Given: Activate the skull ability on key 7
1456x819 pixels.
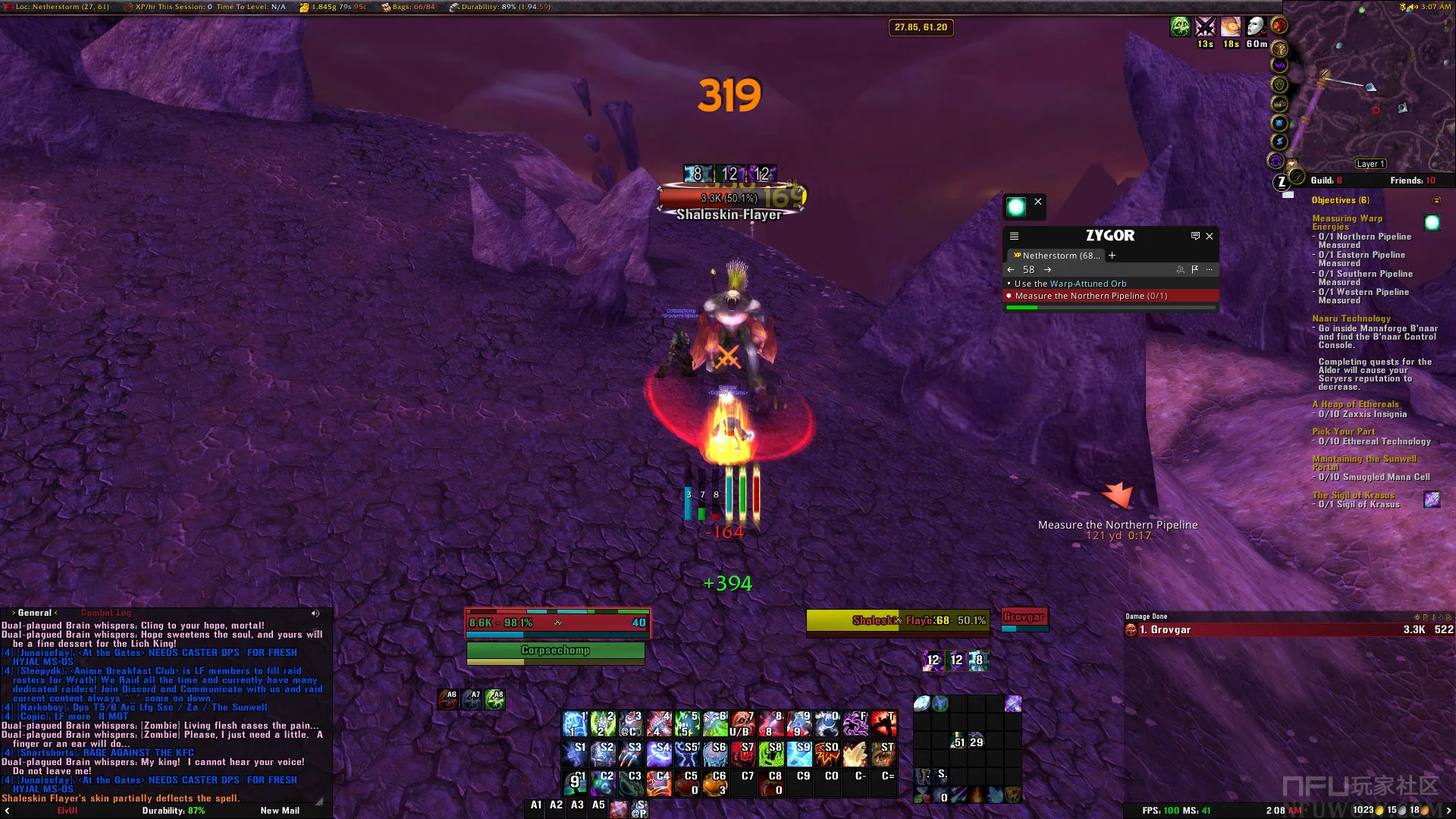Looking at the screenshot, I should pos(742,724).
